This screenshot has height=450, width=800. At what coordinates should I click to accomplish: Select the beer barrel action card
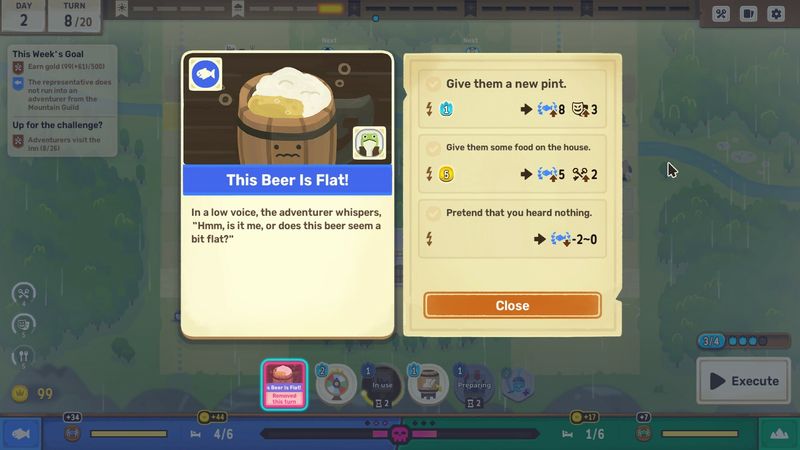pyautogui.click(x=428, y=385)
